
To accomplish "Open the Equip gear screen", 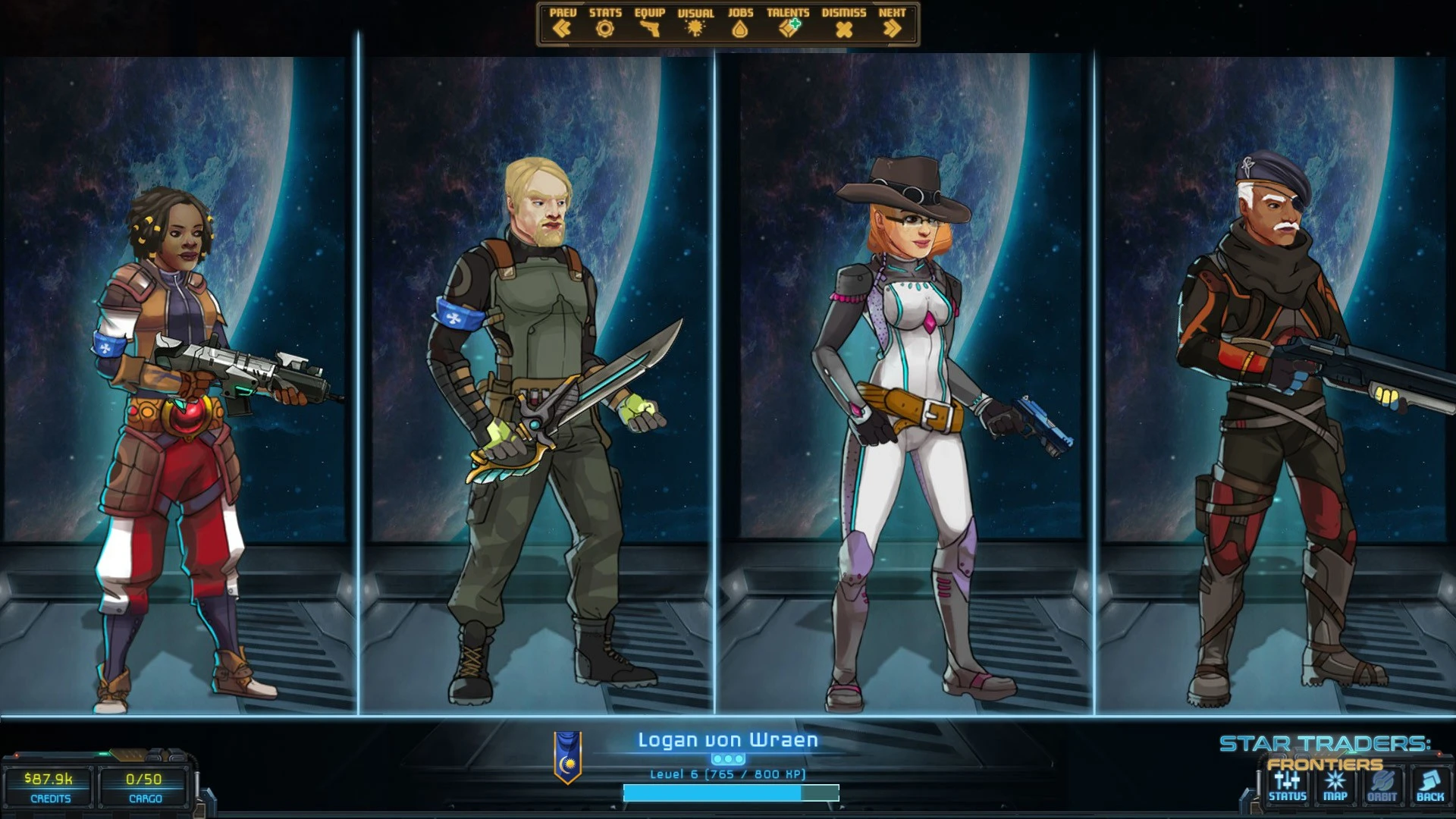I will click(x=649, y=24).
